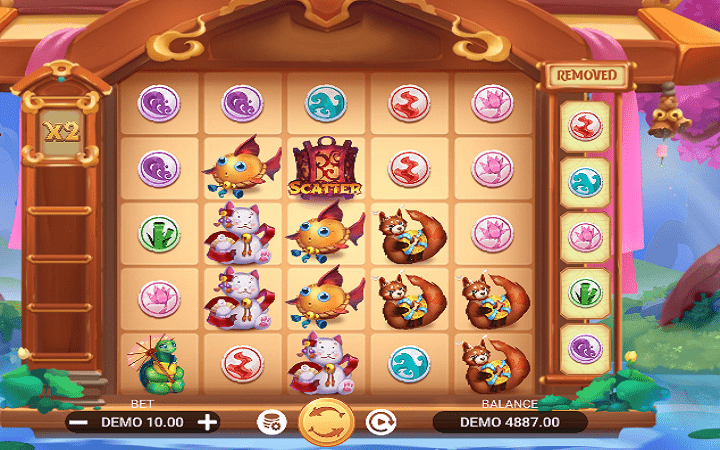Activate the autoplay circular arrow button
This screenshot has height=450, width=720.
click(x=379, y=422)
